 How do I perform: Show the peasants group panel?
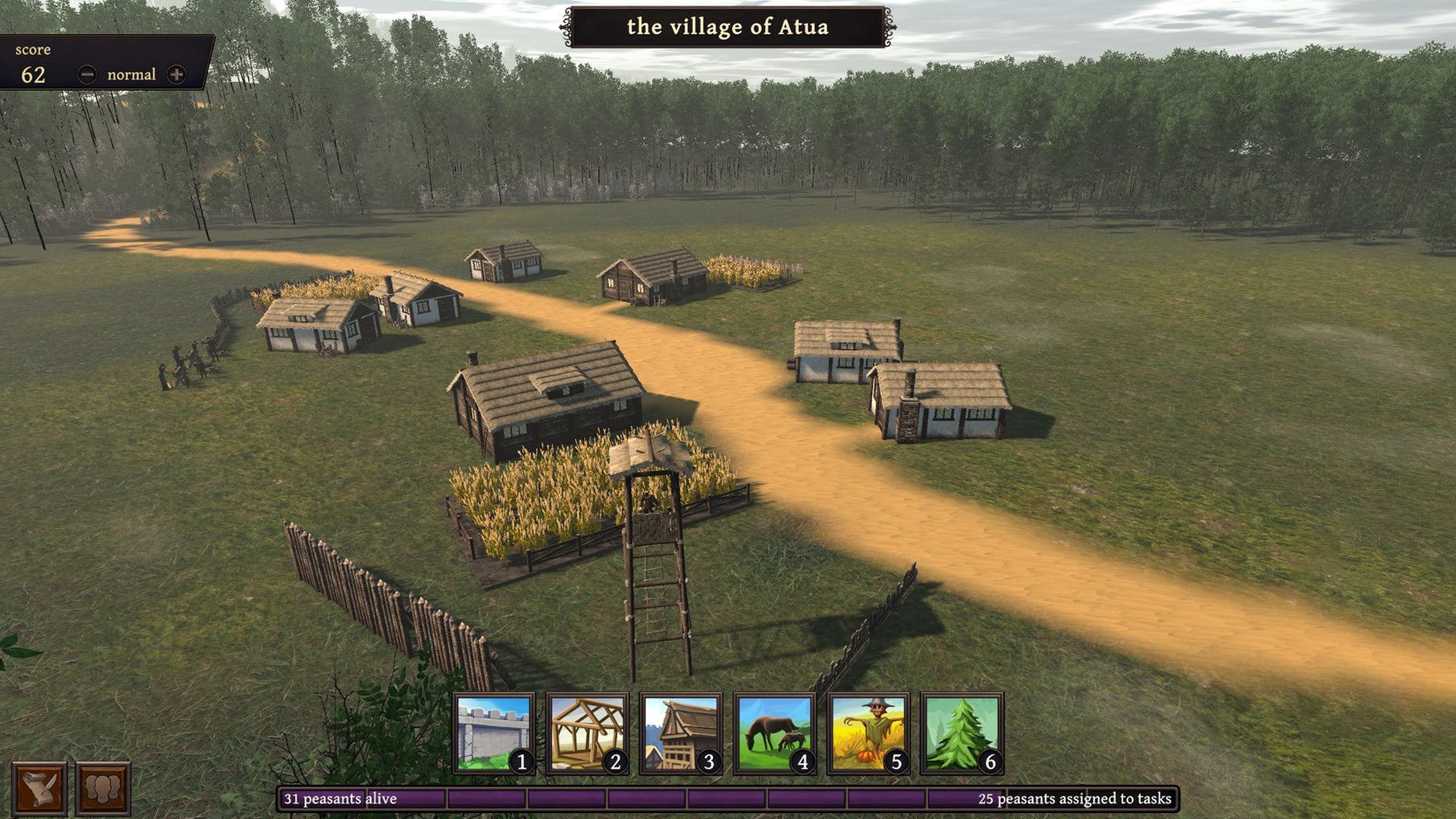102,789
